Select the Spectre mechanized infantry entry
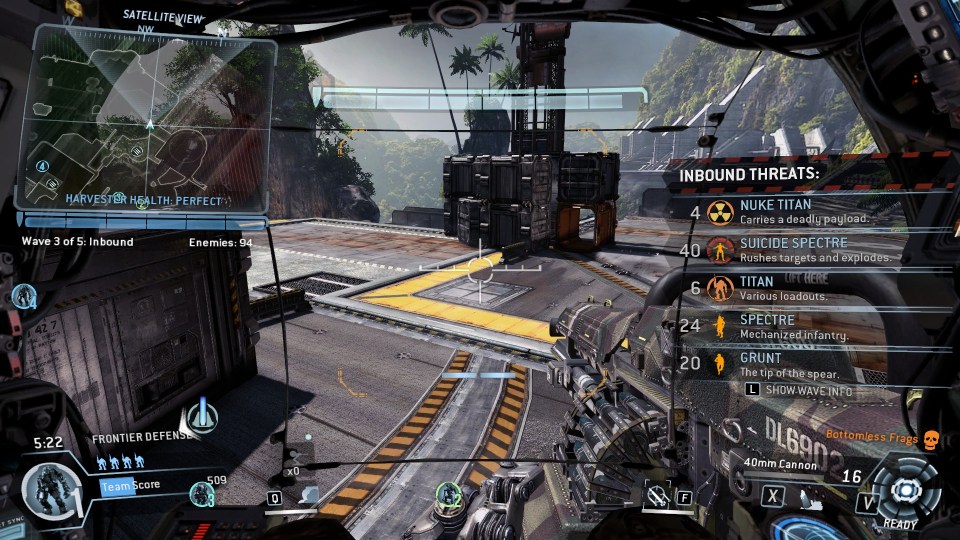Viewport: 960px width, 540px height. tap(790, 326)
